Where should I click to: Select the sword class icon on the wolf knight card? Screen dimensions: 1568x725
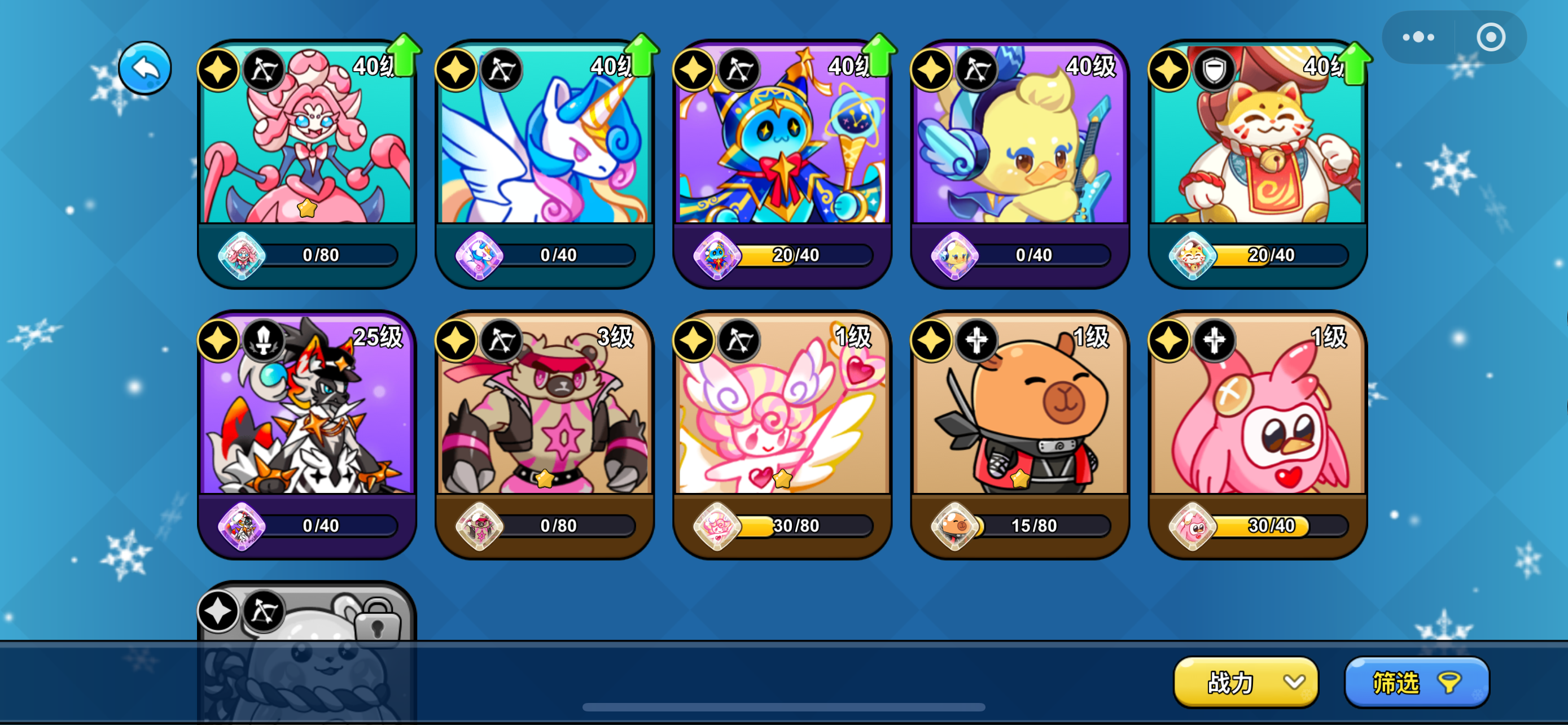(264, 340)
